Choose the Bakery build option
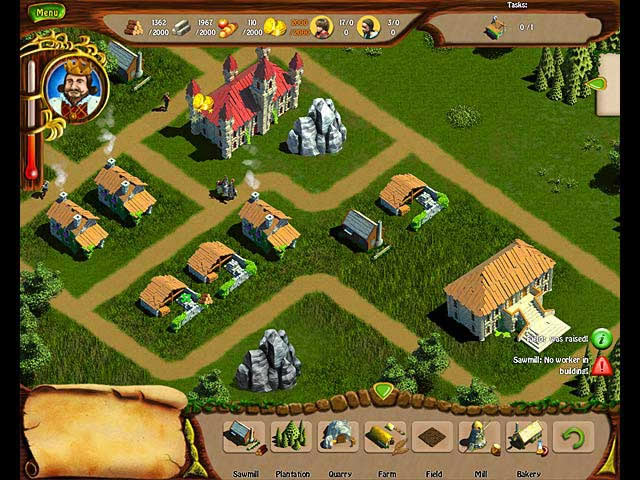The width and height of the screenshot is (640, 480). [x=526, y=437]
